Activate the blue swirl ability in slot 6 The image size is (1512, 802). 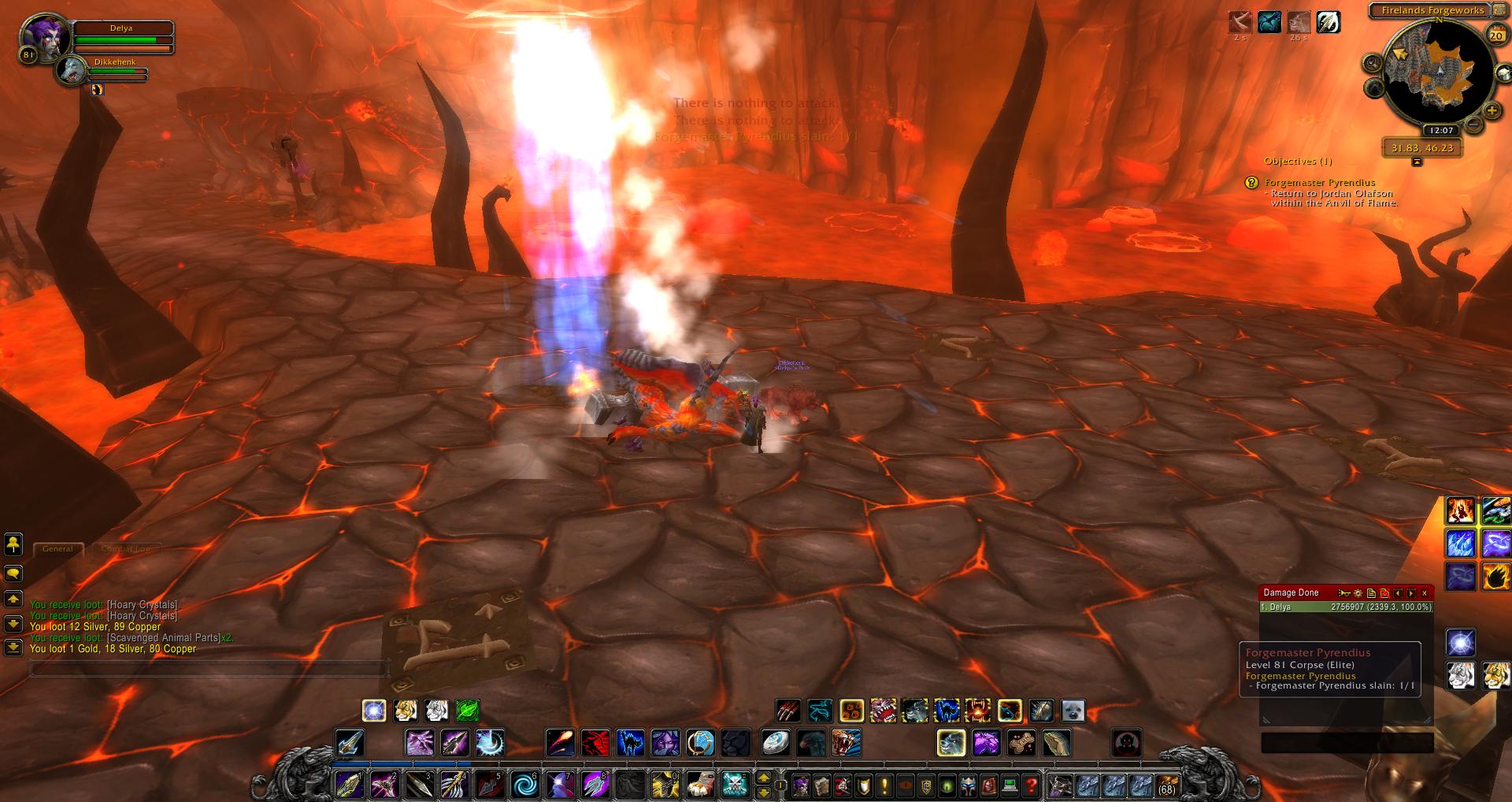(x=523, y=785)
